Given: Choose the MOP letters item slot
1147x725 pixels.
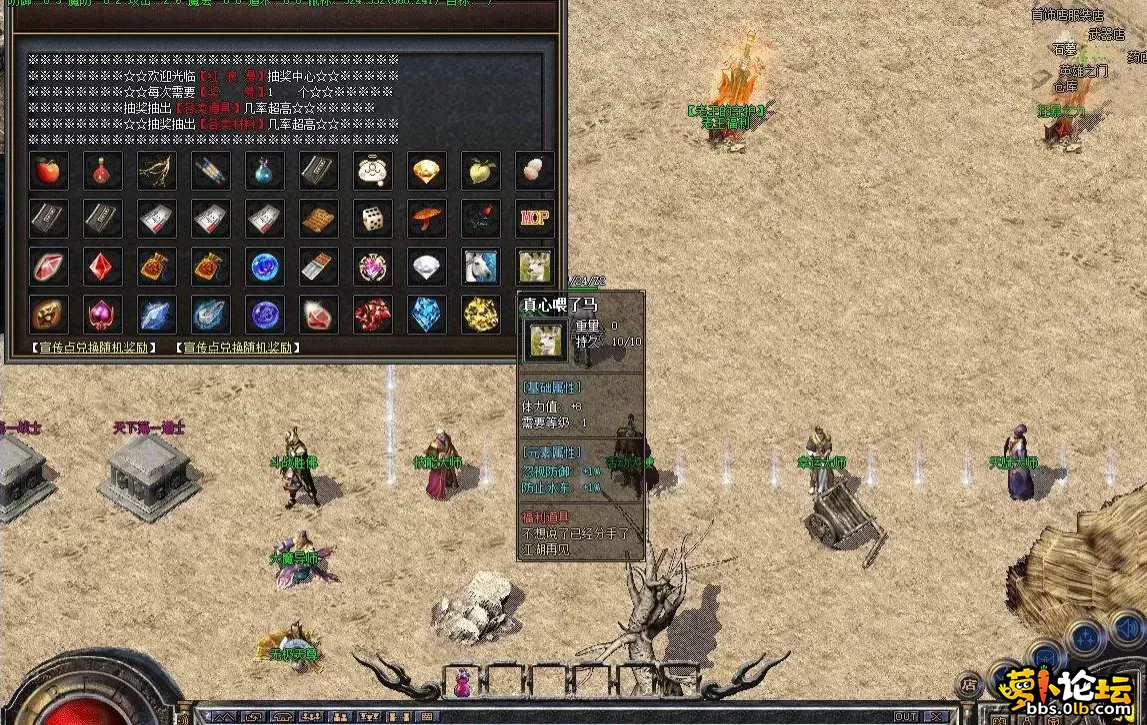Looking at the screenshot, I should click(535, 219).
